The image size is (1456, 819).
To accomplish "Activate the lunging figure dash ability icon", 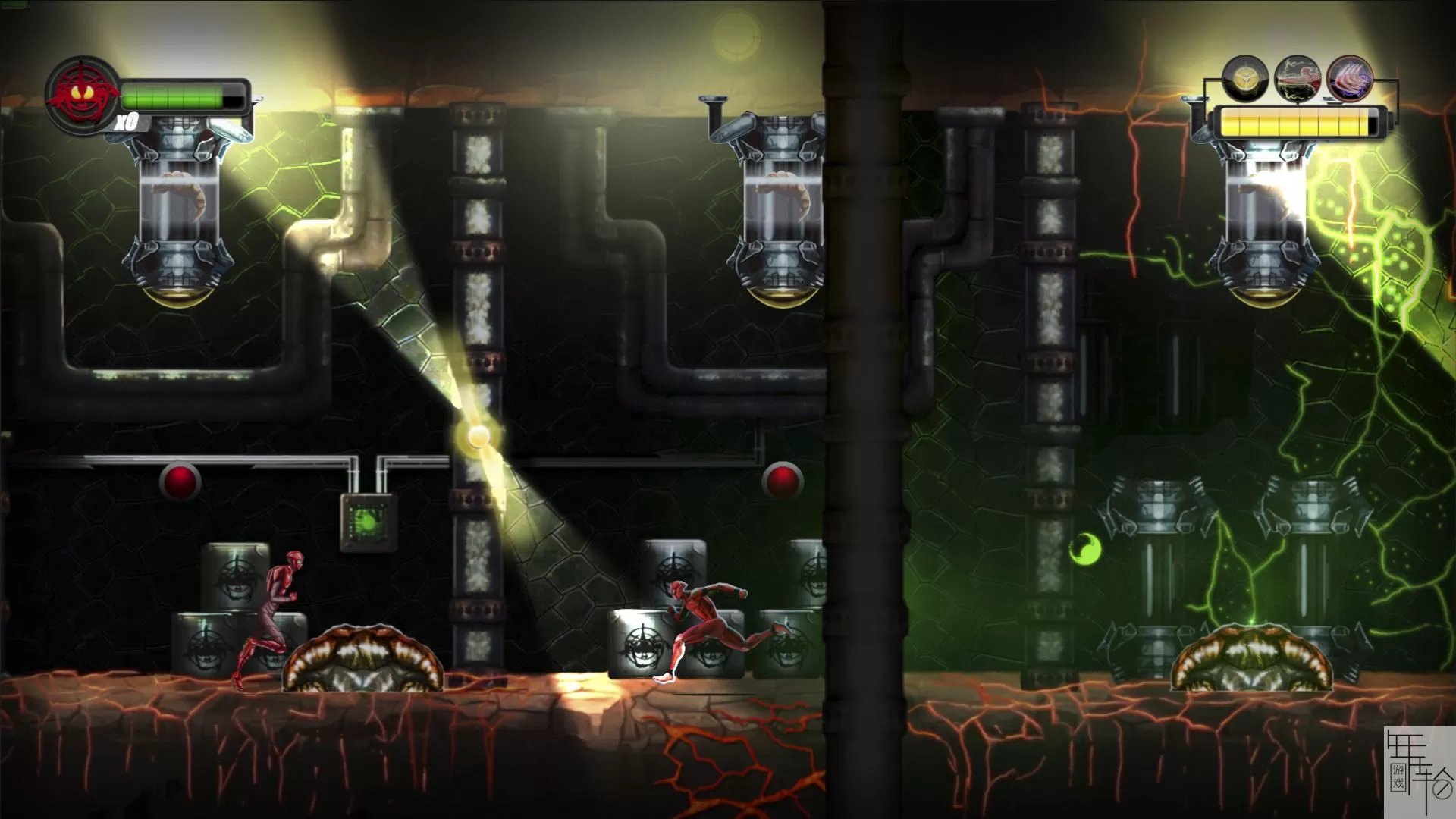I will coord(1298,79).
